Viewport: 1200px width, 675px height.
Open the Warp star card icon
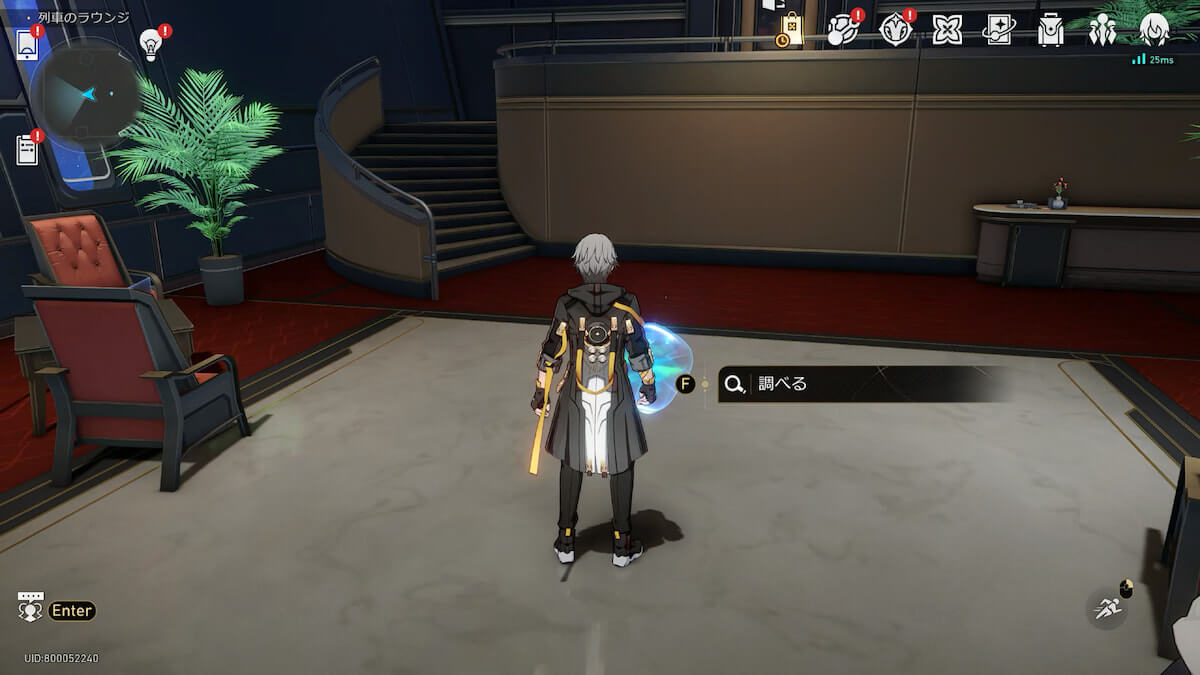click(x=998, y=30)
